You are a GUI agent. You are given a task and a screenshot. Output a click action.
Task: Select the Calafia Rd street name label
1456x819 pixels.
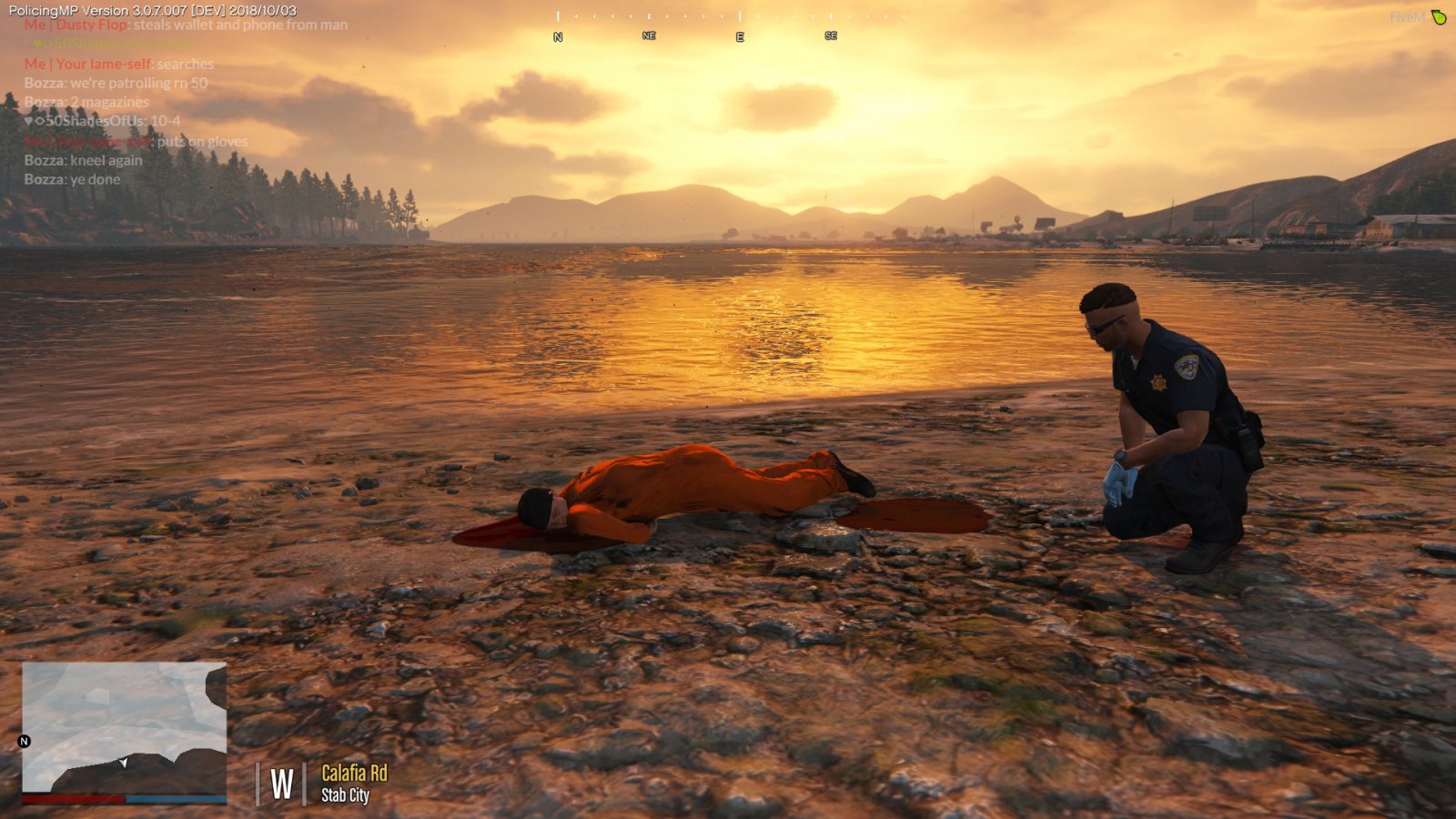tap(354, 773)
